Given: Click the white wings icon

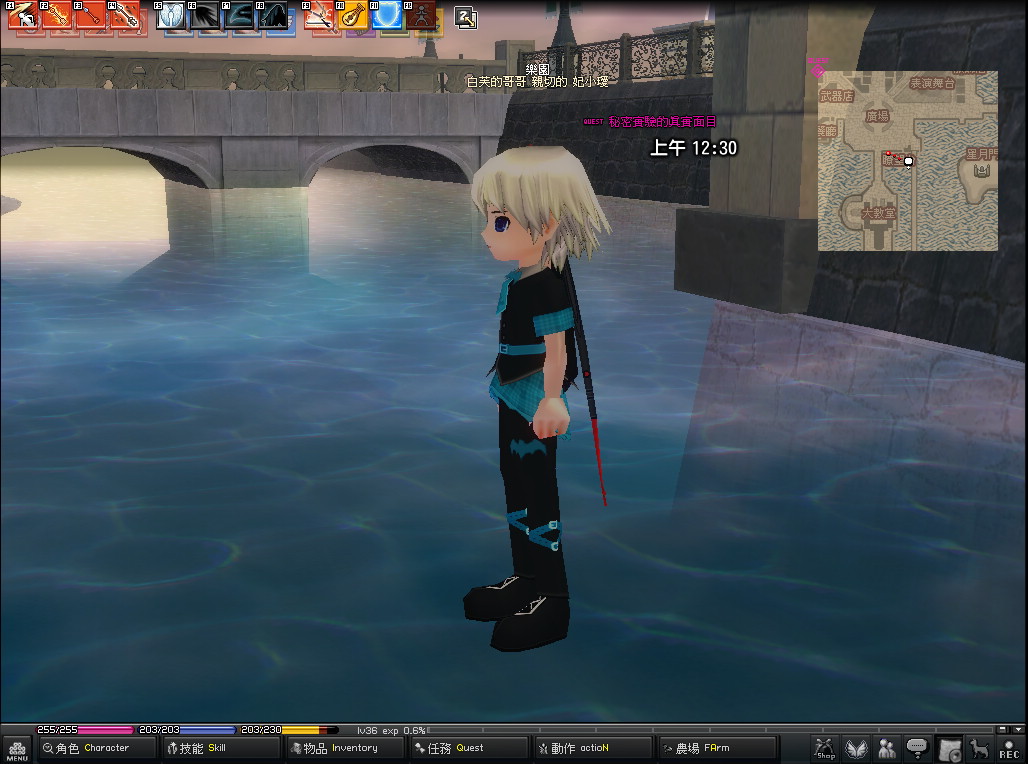Looking at the screenshot, I should coord(856,748).
